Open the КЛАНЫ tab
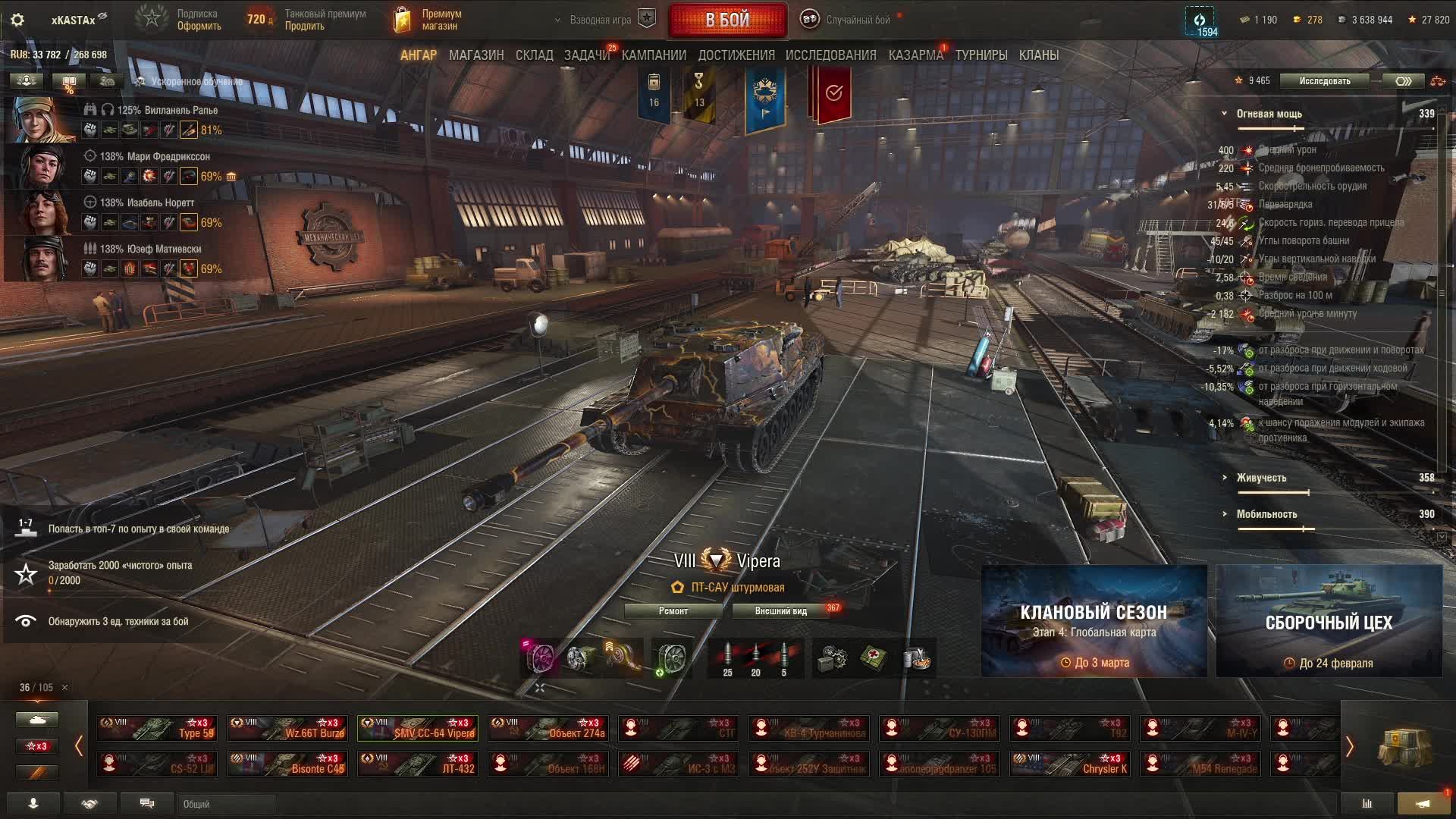The height and width of the screenshot is (819, 1456). point(1038,55)
